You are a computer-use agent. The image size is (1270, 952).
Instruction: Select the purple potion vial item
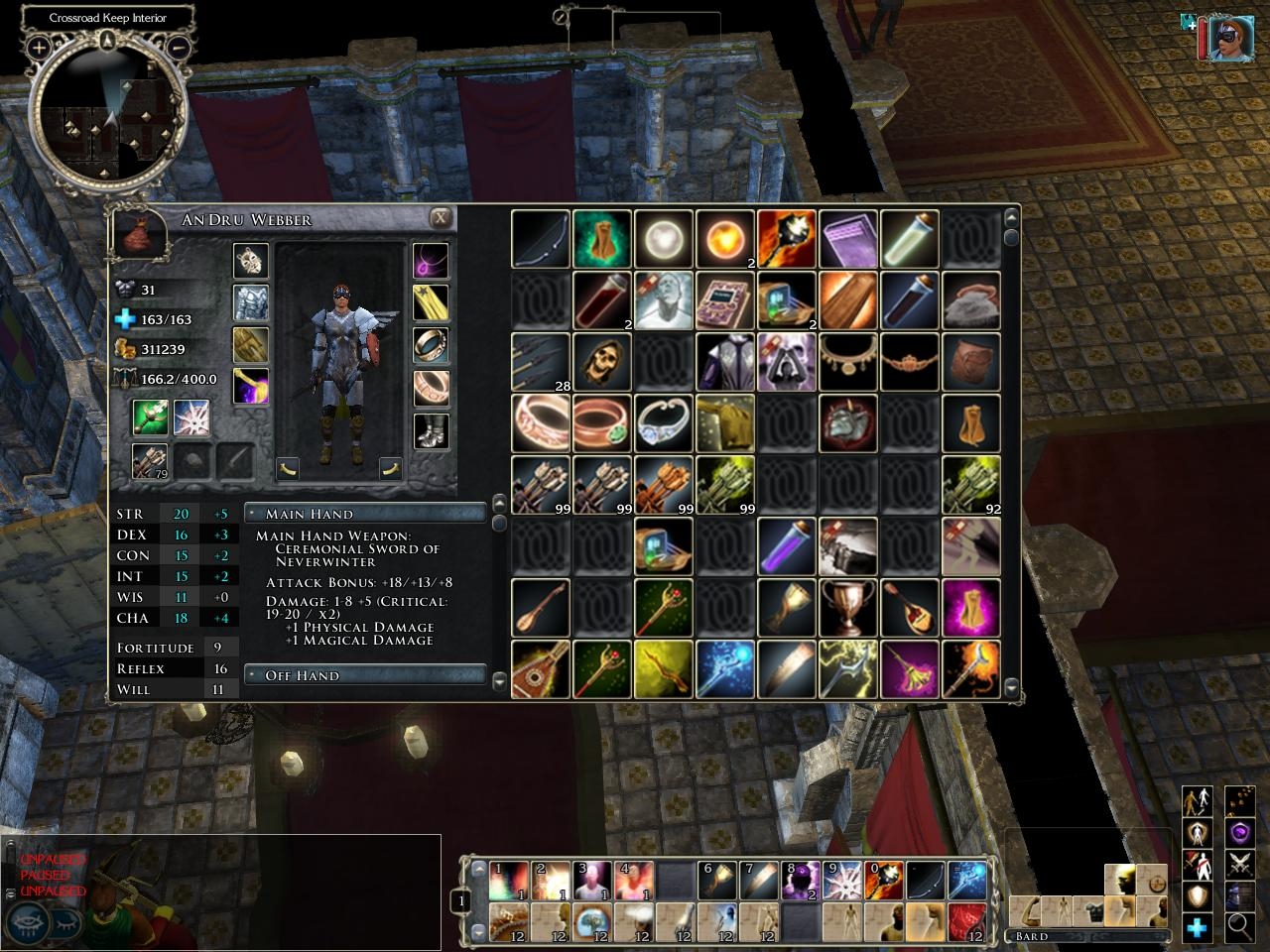point(787,546)
